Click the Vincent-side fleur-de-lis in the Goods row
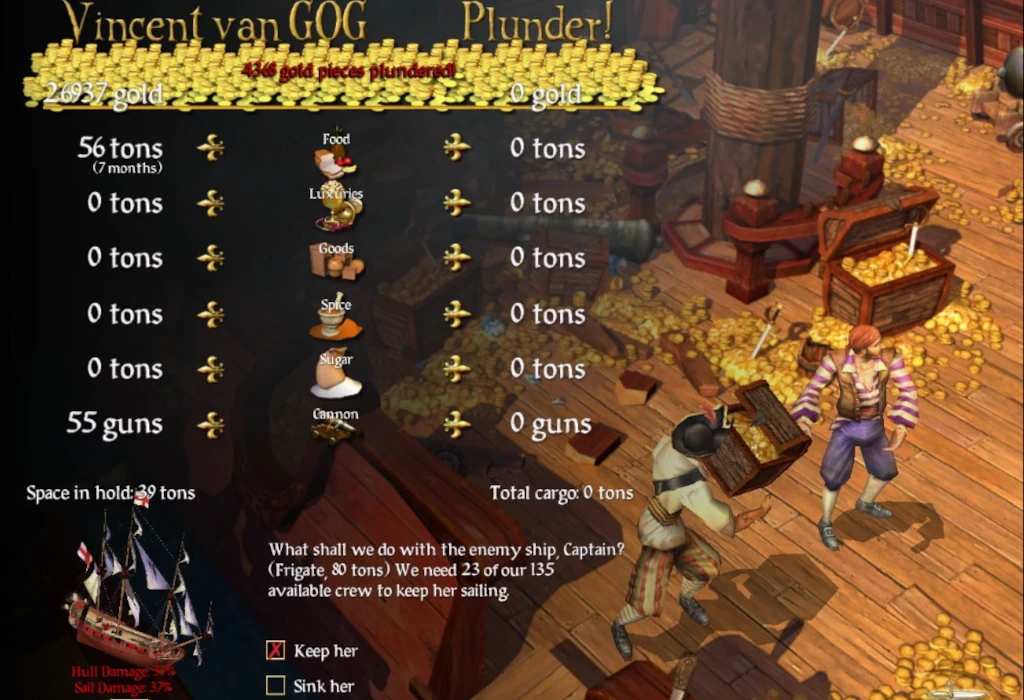This screenshot has height=700, width=1024. [x=210, y=258]
